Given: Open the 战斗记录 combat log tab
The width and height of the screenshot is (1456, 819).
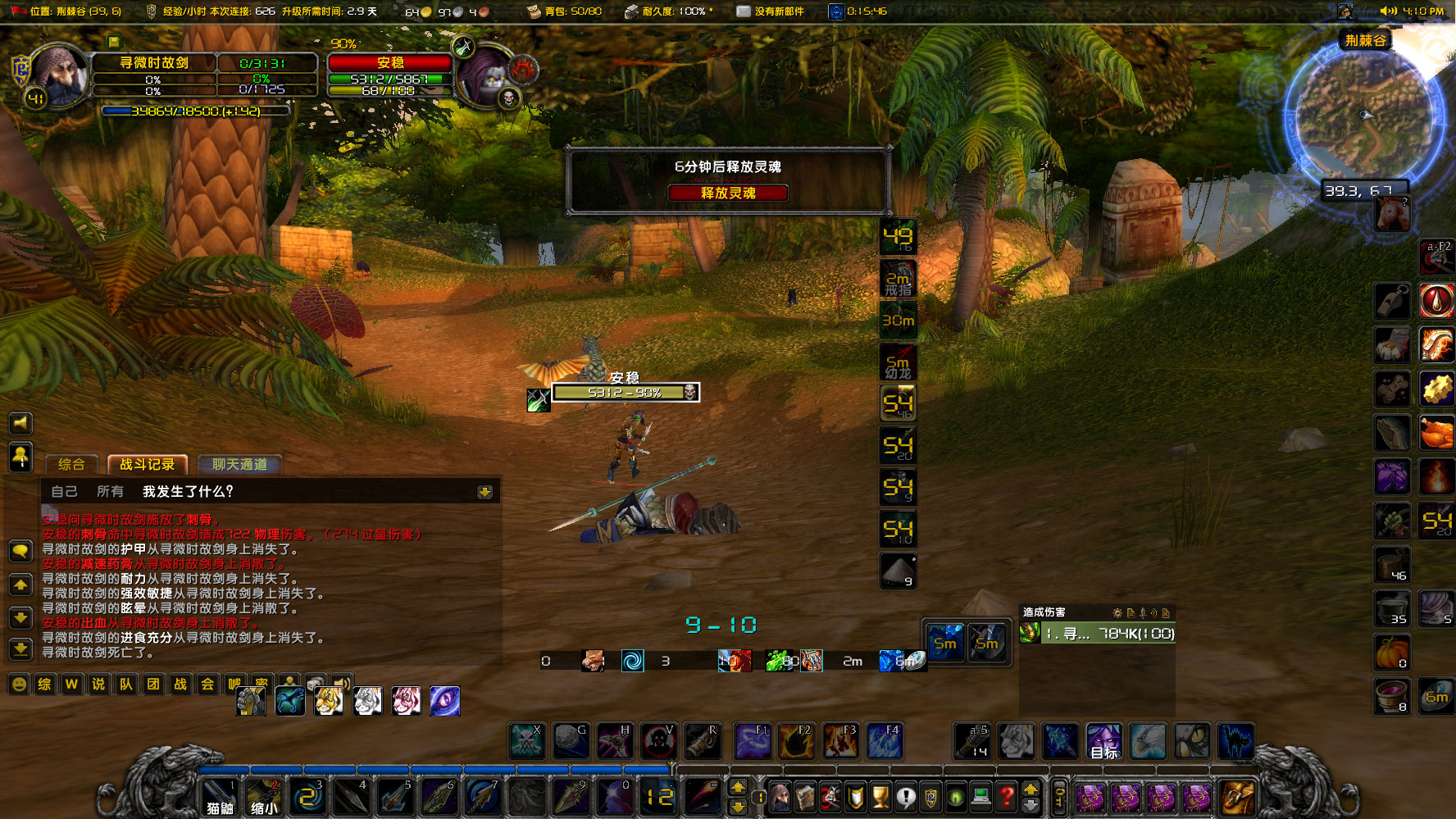Looking at the screenshot, I should tap(148, 464).
